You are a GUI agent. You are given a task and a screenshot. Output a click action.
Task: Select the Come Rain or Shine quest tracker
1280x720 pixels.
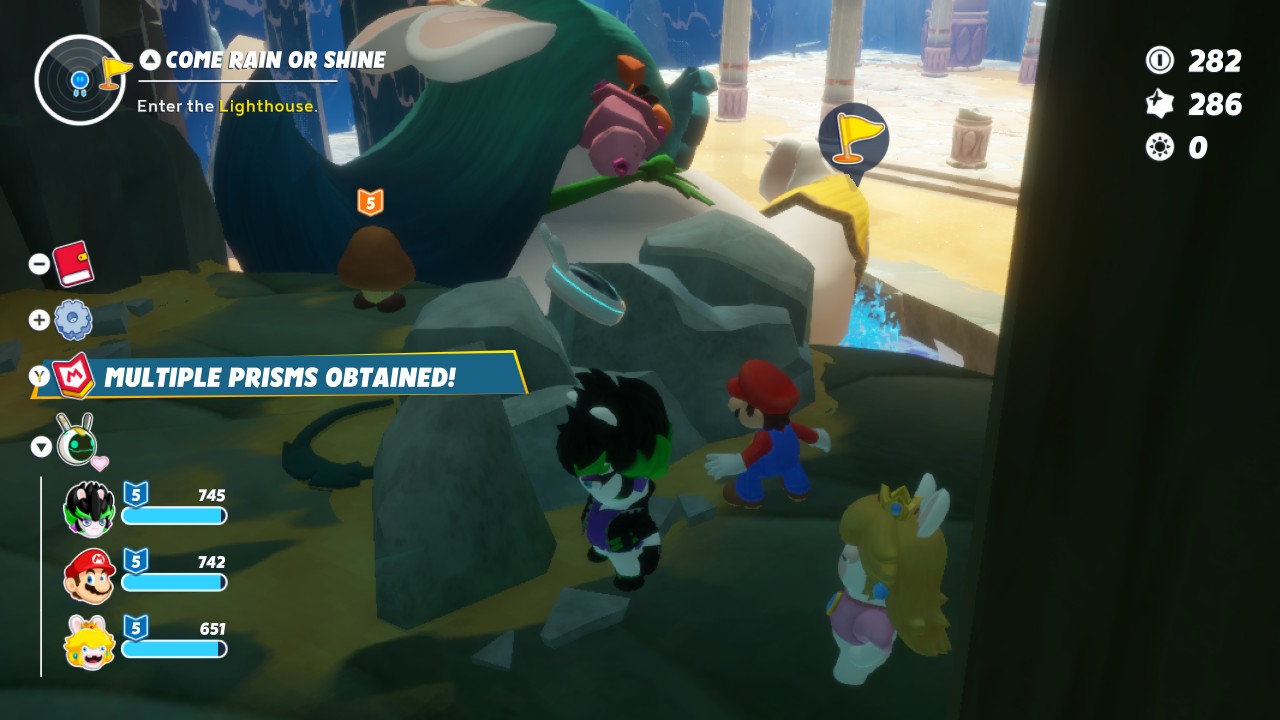[x=275, y=60]
